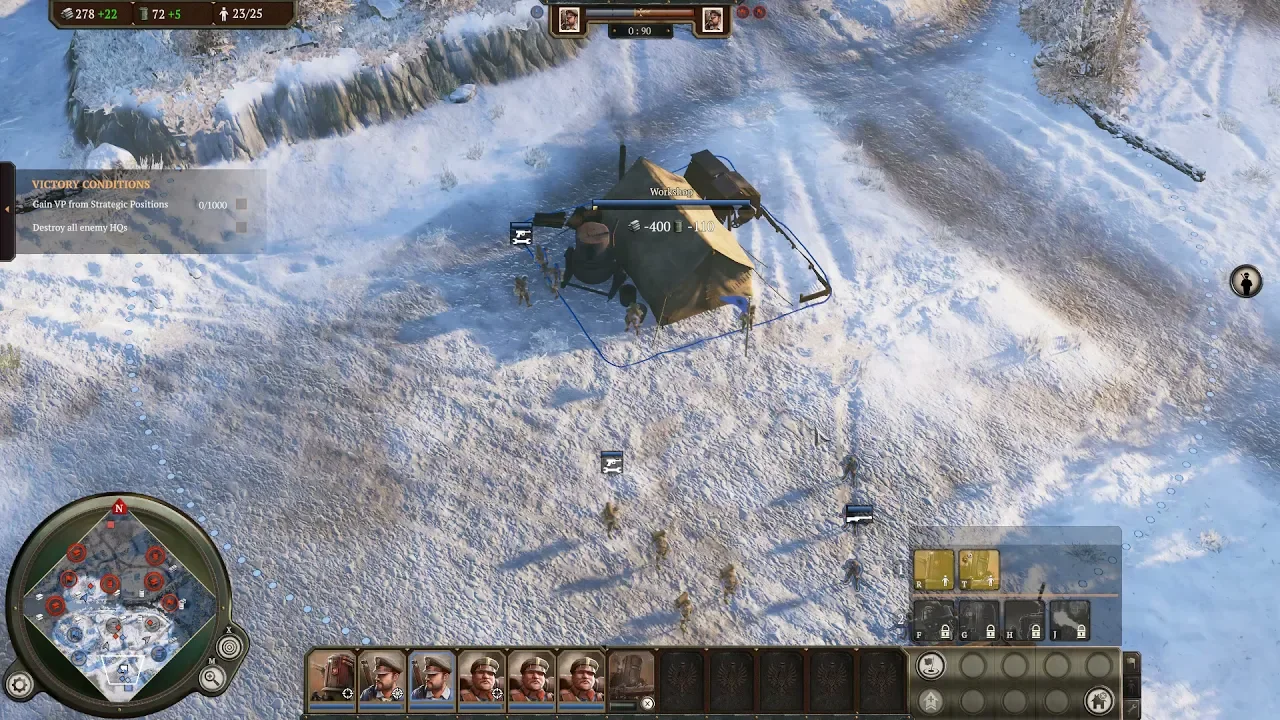Choose the first gold build option (R)

(x=933, y=570)
